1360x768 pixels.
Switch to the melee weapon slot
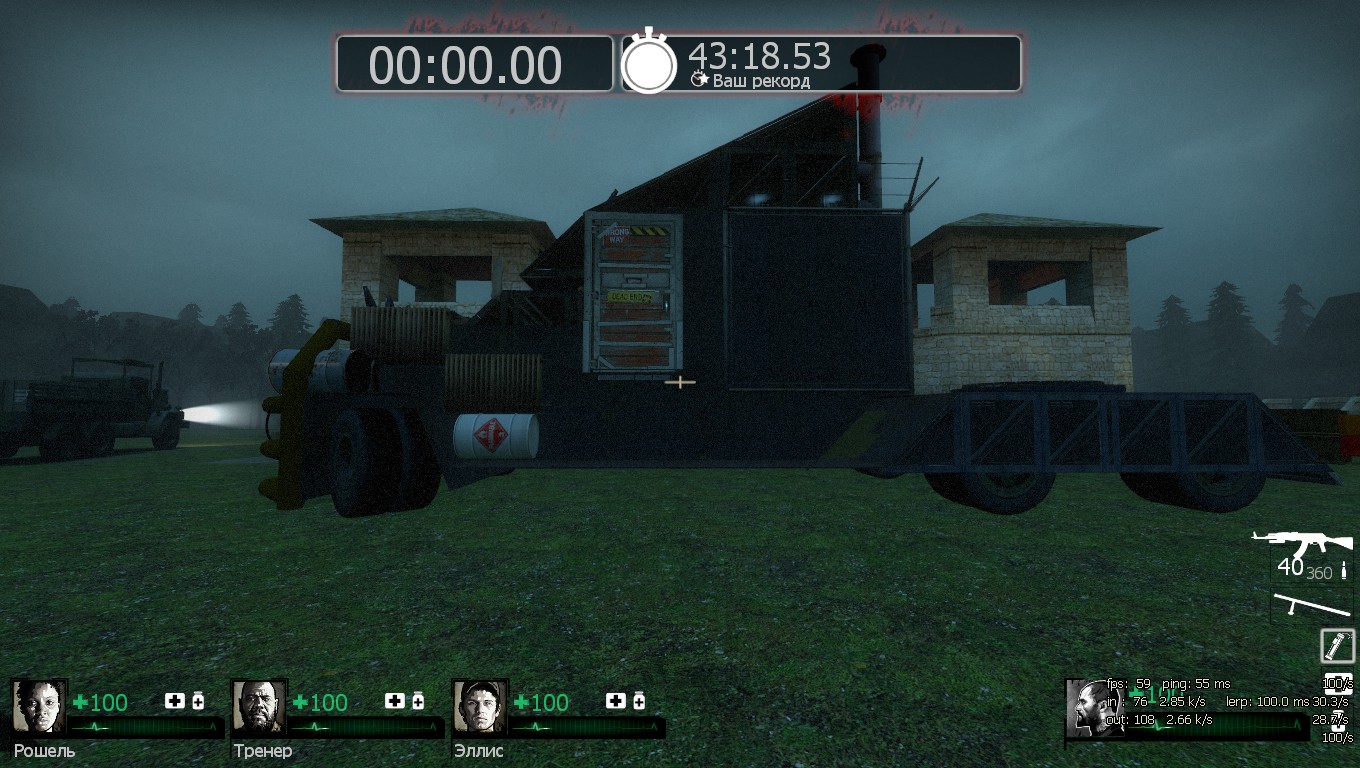coord(1311,605)
